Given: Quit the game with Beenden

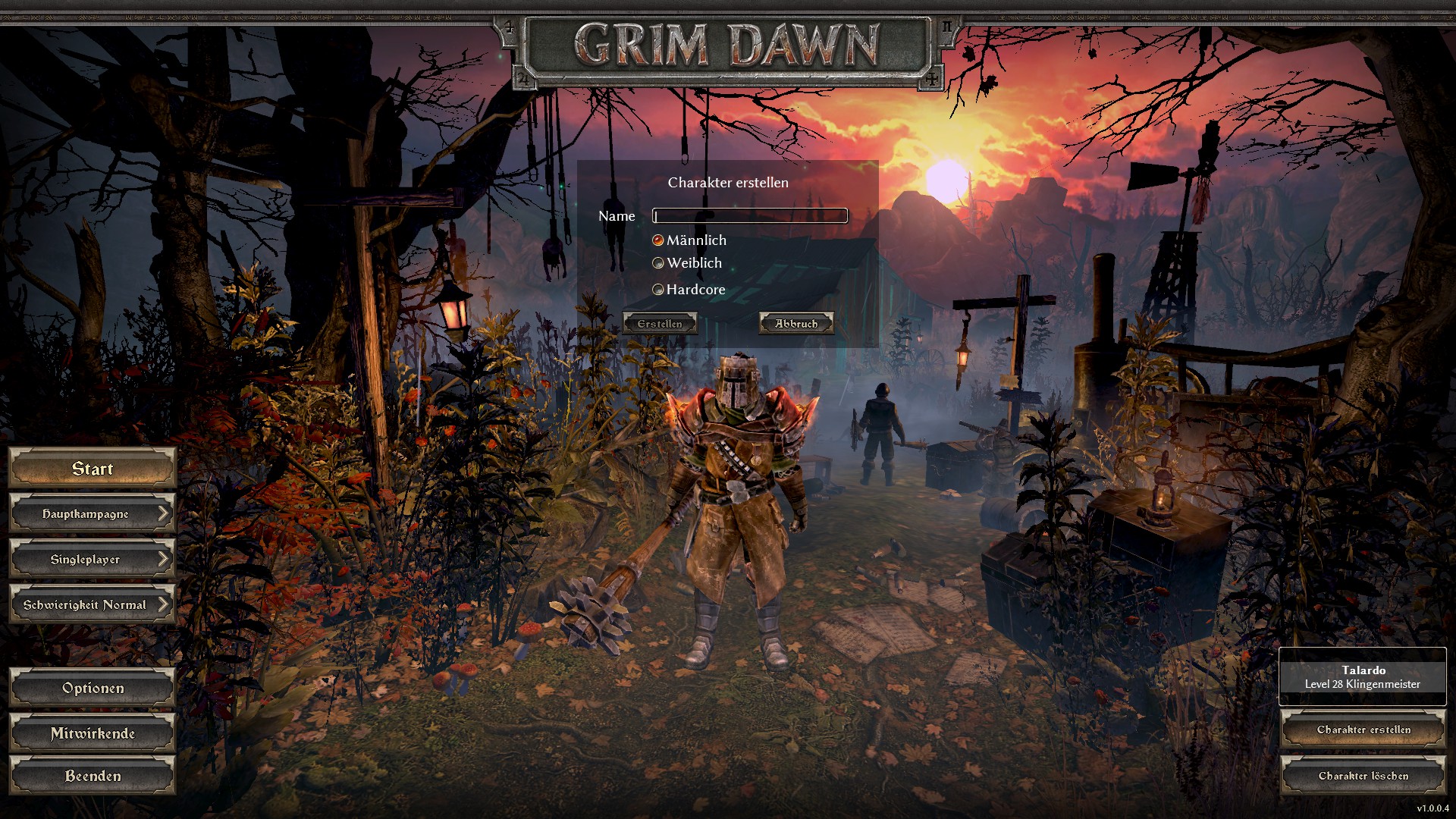Looking at the screenshot, I should [x=93, y=777].
